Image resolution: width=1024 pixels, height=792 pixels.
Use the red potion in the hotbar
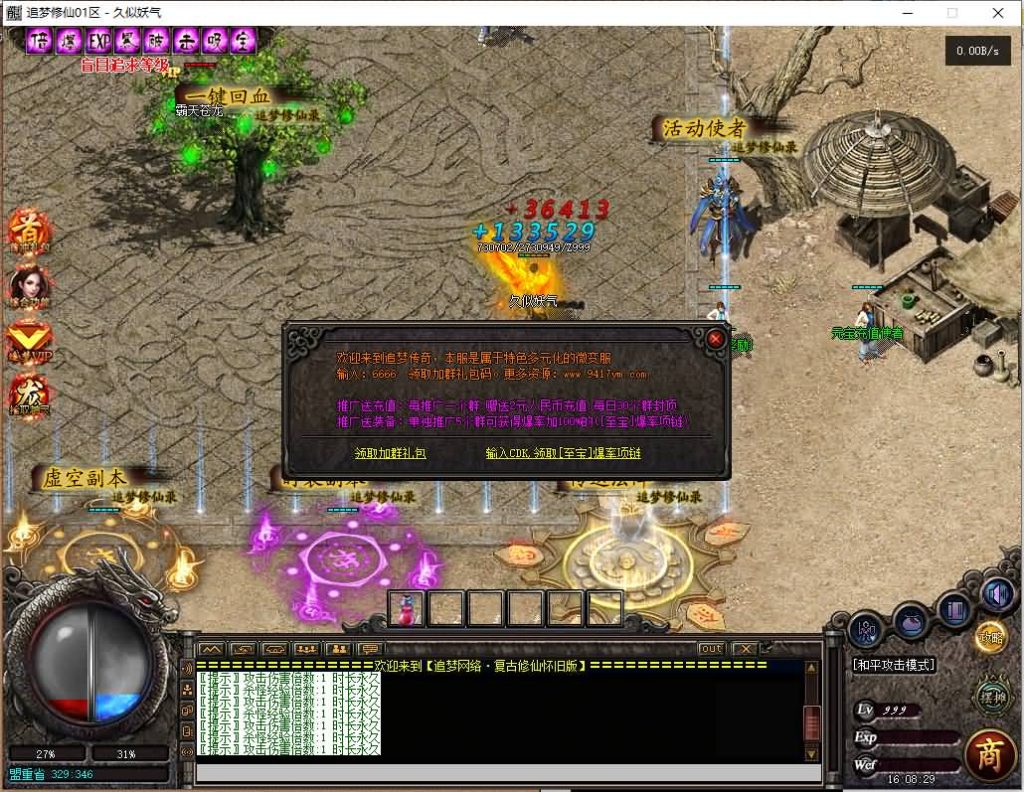407,608
